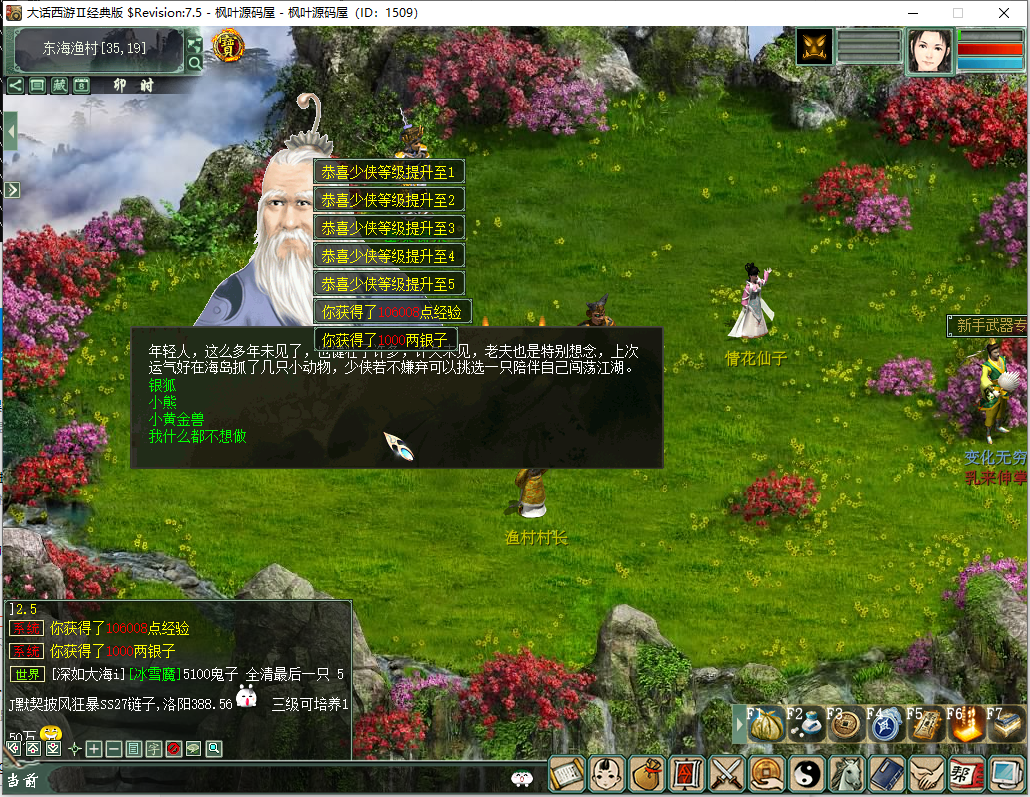Viewport: 1030px width, 797px height.
Task: Open the white horse mount button
Action: (x=847, y=773)
